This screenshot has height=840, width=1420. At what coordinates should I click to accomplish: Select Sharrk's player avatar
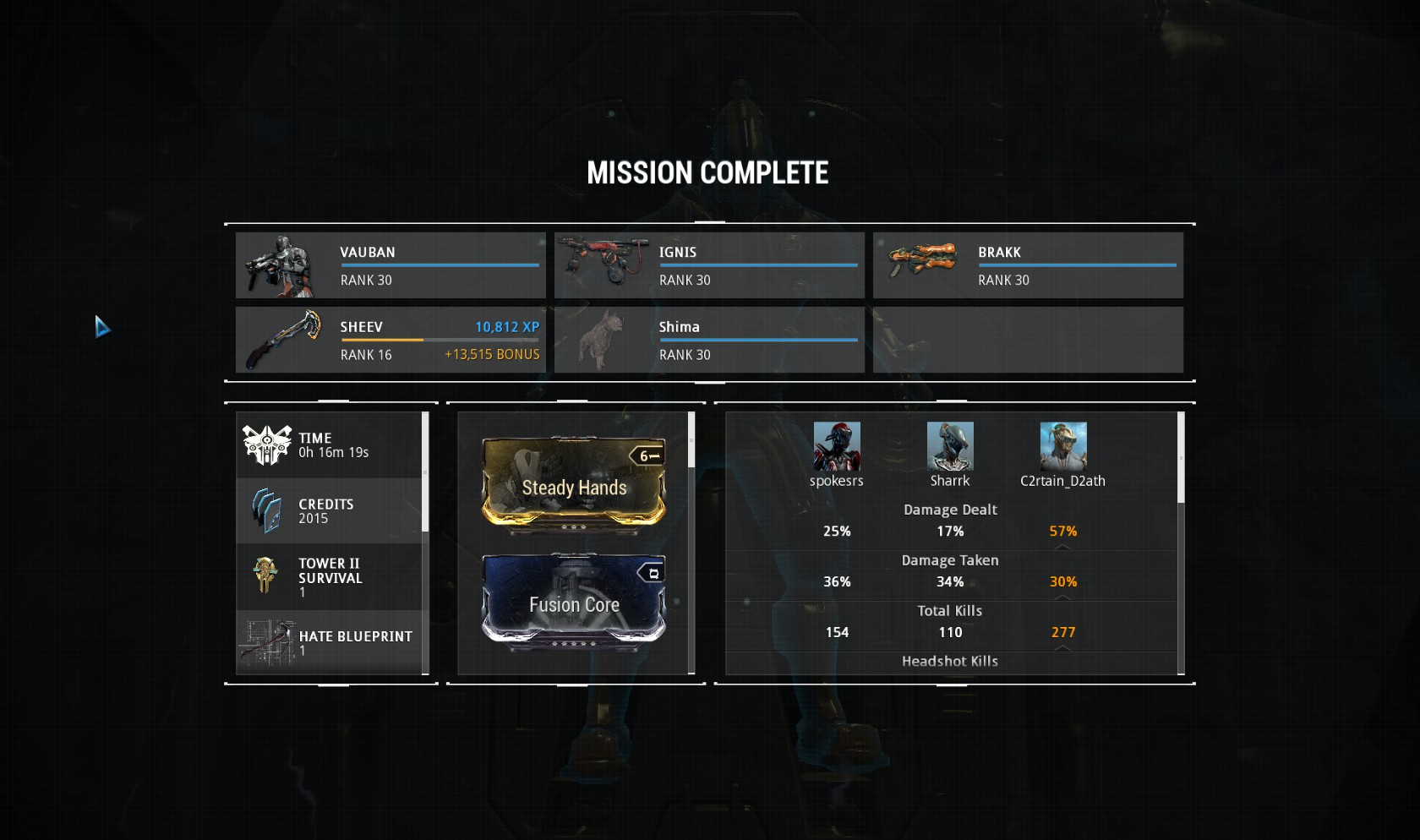[x=950, y=446]
